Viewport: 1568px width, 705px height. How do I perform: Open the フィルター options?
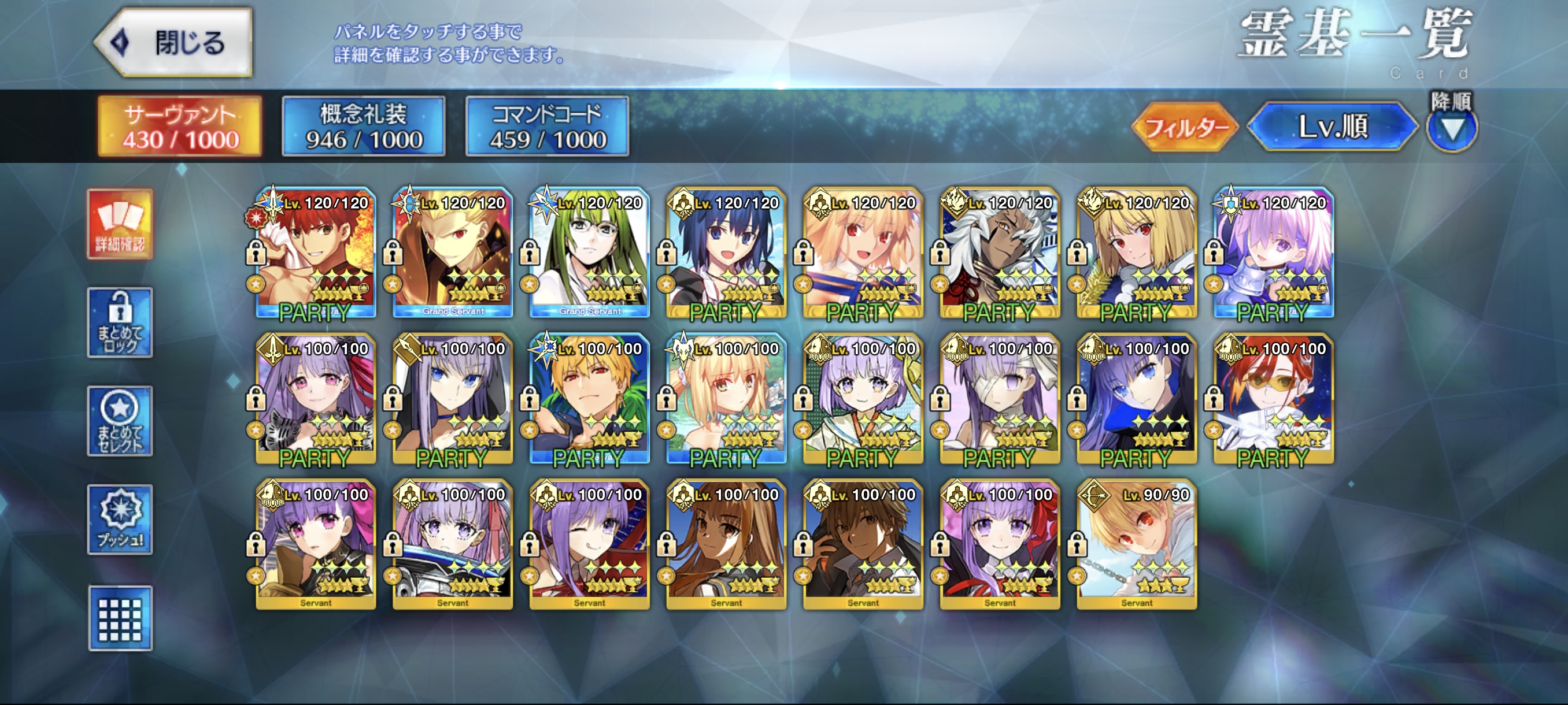(x=1185, y=127)
